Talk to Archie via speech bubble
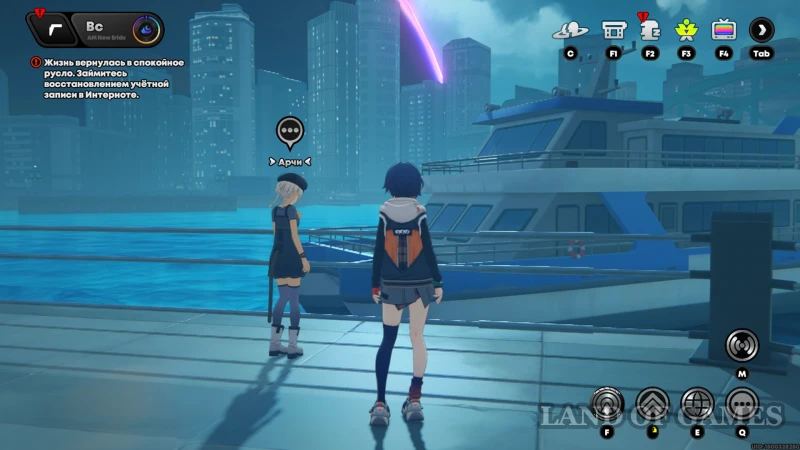This screenshot has width=800, height=450. (290, 129)
